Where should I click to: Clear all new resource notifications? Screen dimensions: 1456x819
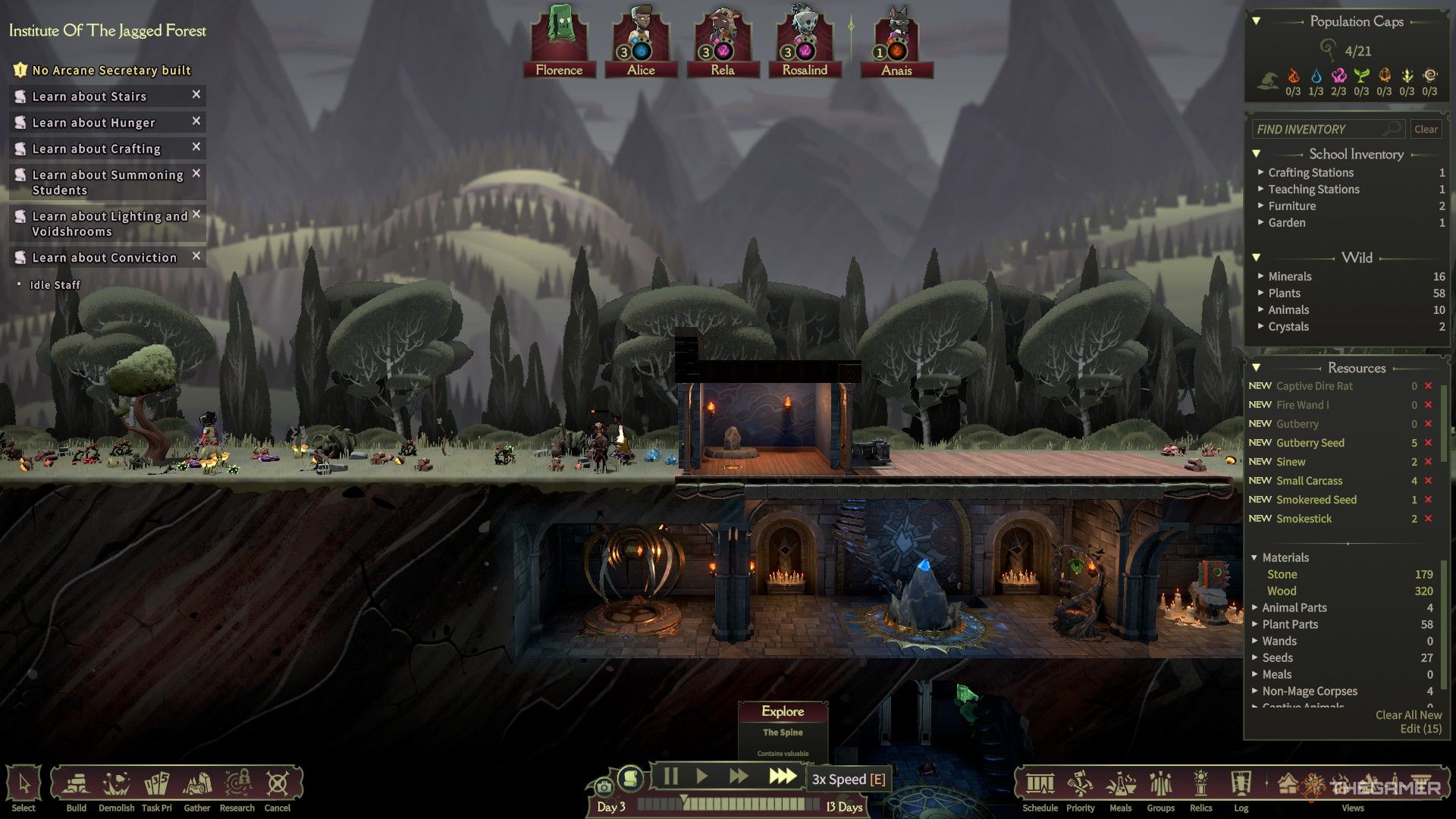[1408, 715]
